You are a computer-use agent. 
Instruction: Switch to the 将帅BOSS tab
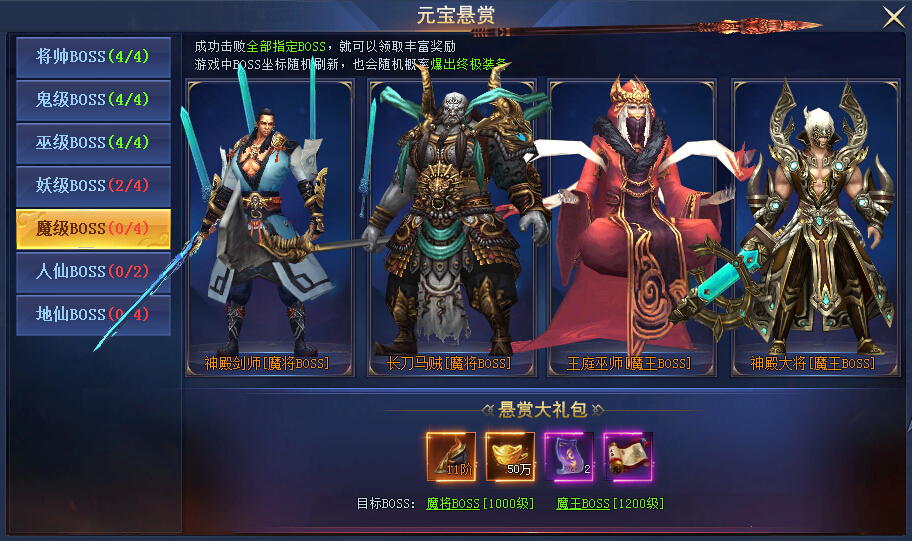(x=93, y=57)
